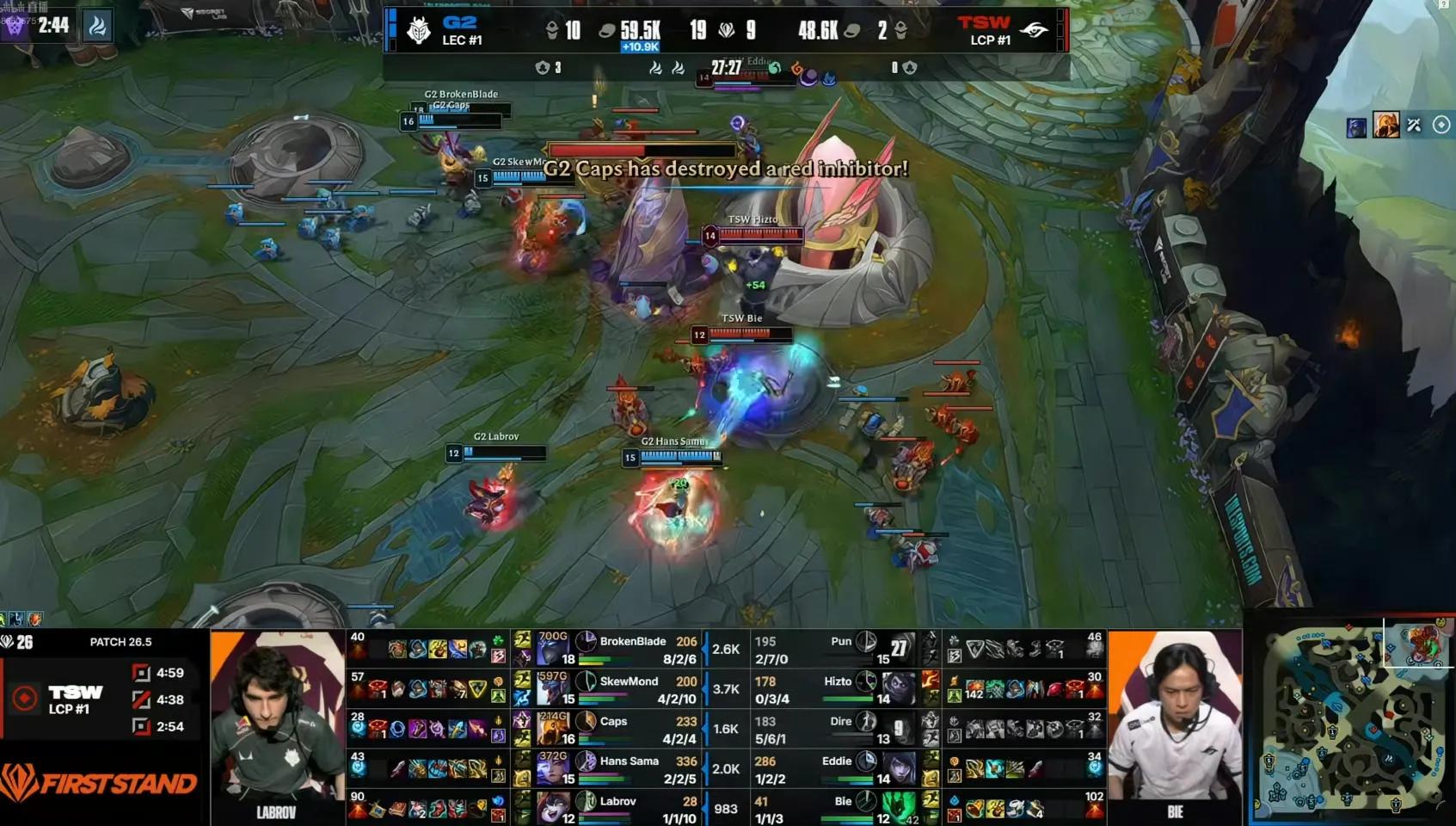1456x826 pixels.
Task: Click the G2 team logo in the top scoreboard
Action: tap(419, 31)
